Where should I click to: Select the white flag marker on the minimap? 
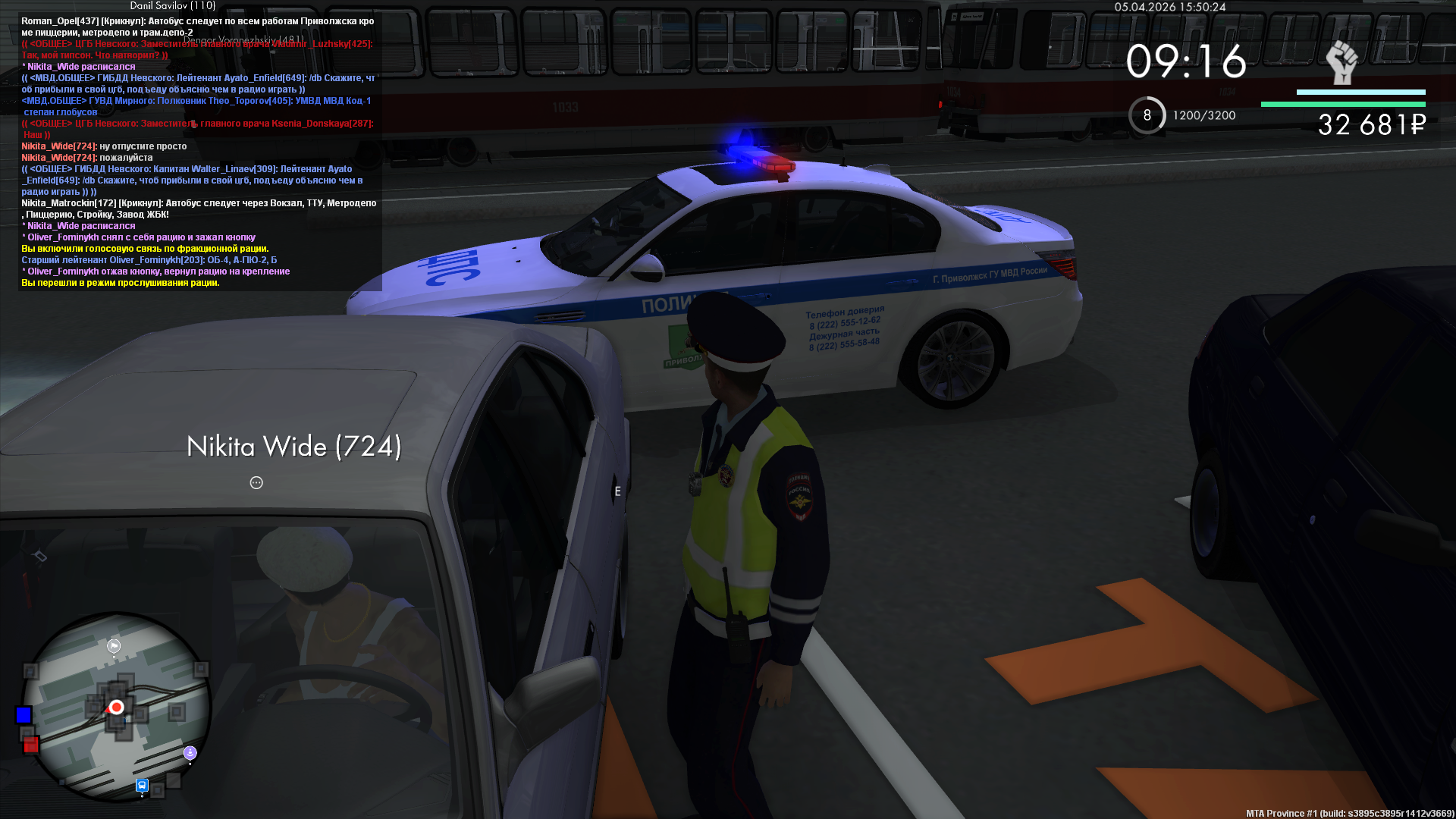tap(114, 646)
